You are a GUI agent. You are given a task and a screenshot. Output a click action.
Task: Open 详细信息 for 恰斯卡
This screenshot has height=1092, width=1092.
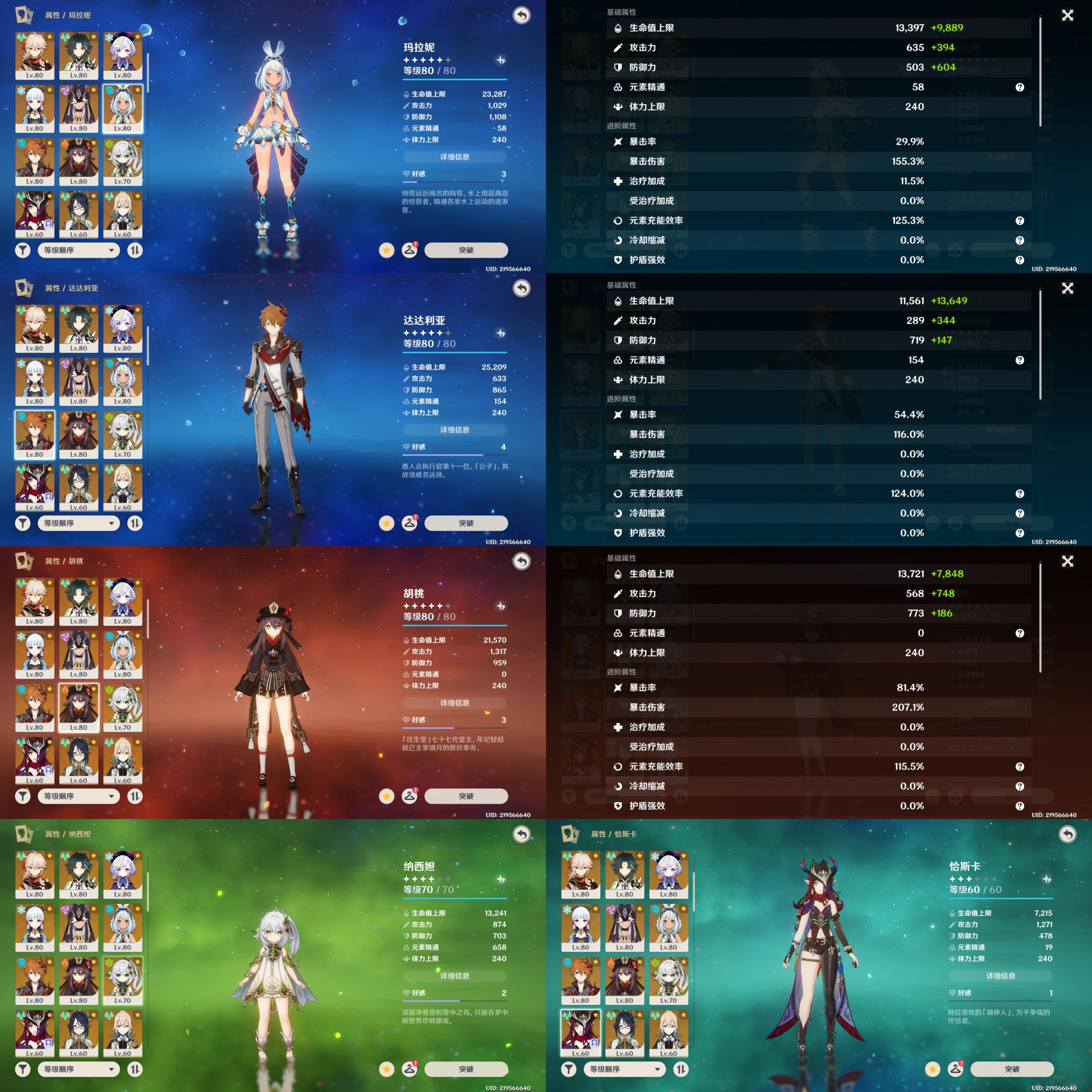tap(1000, 976)
